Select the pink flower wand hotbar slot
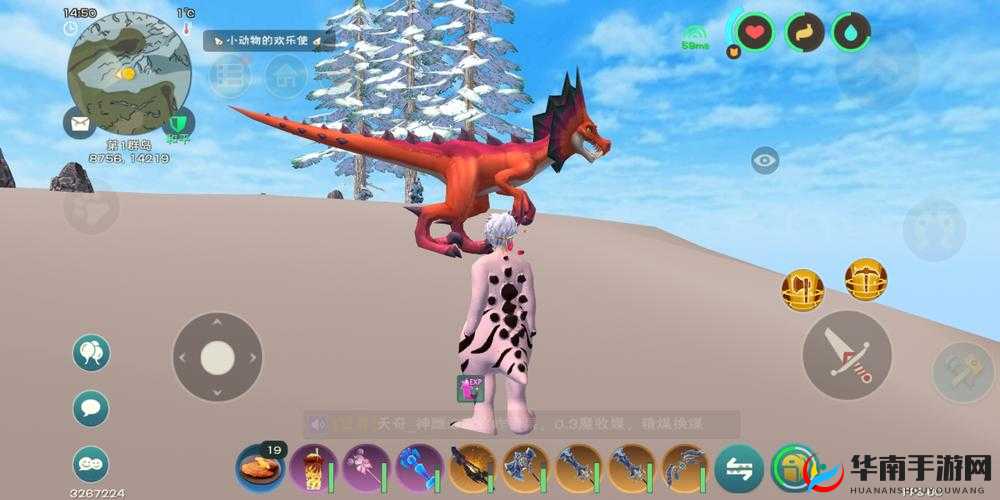1000x500 pixels. 366,468
